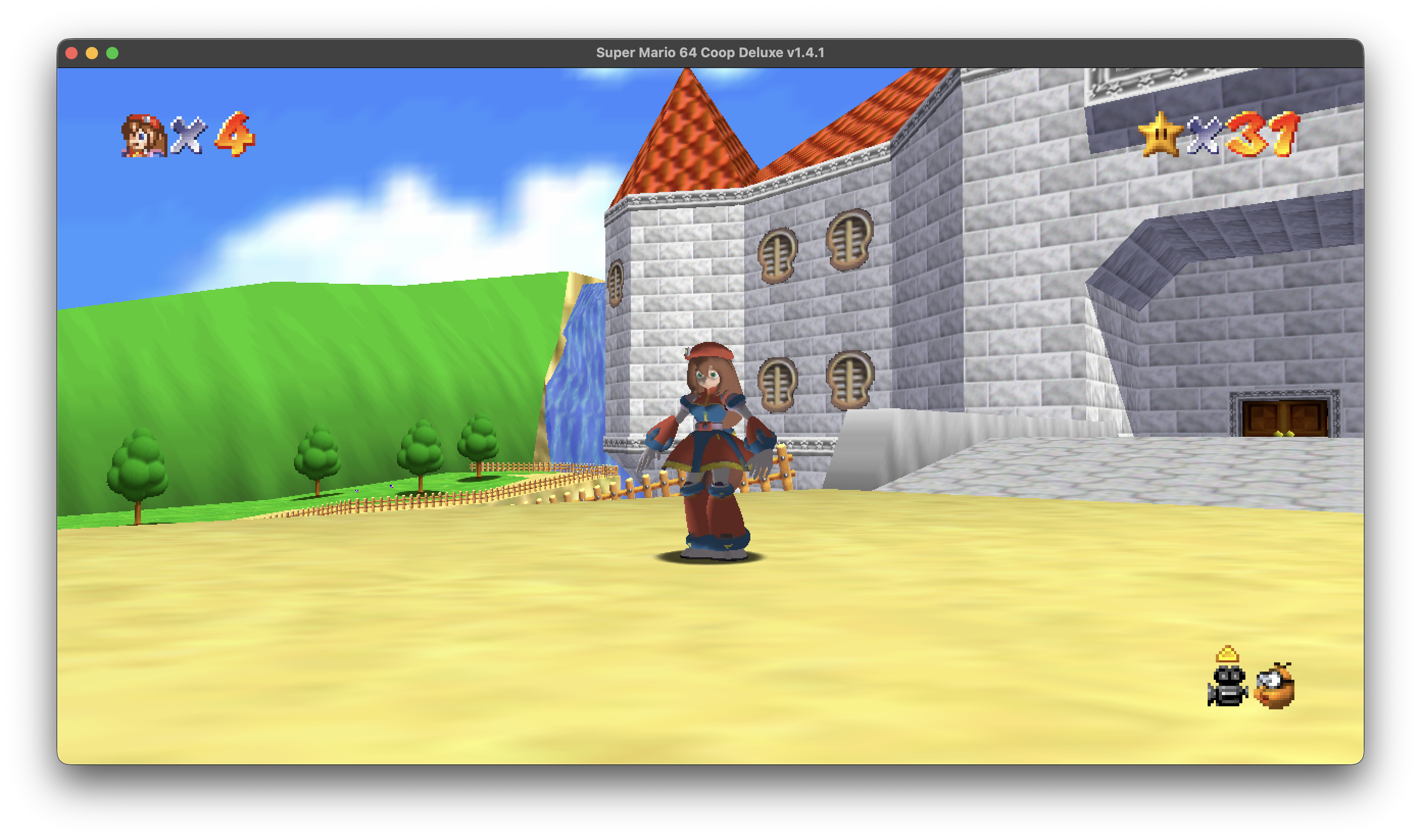
Task: Click the power star counter icon
Action: pos(1160,134)
